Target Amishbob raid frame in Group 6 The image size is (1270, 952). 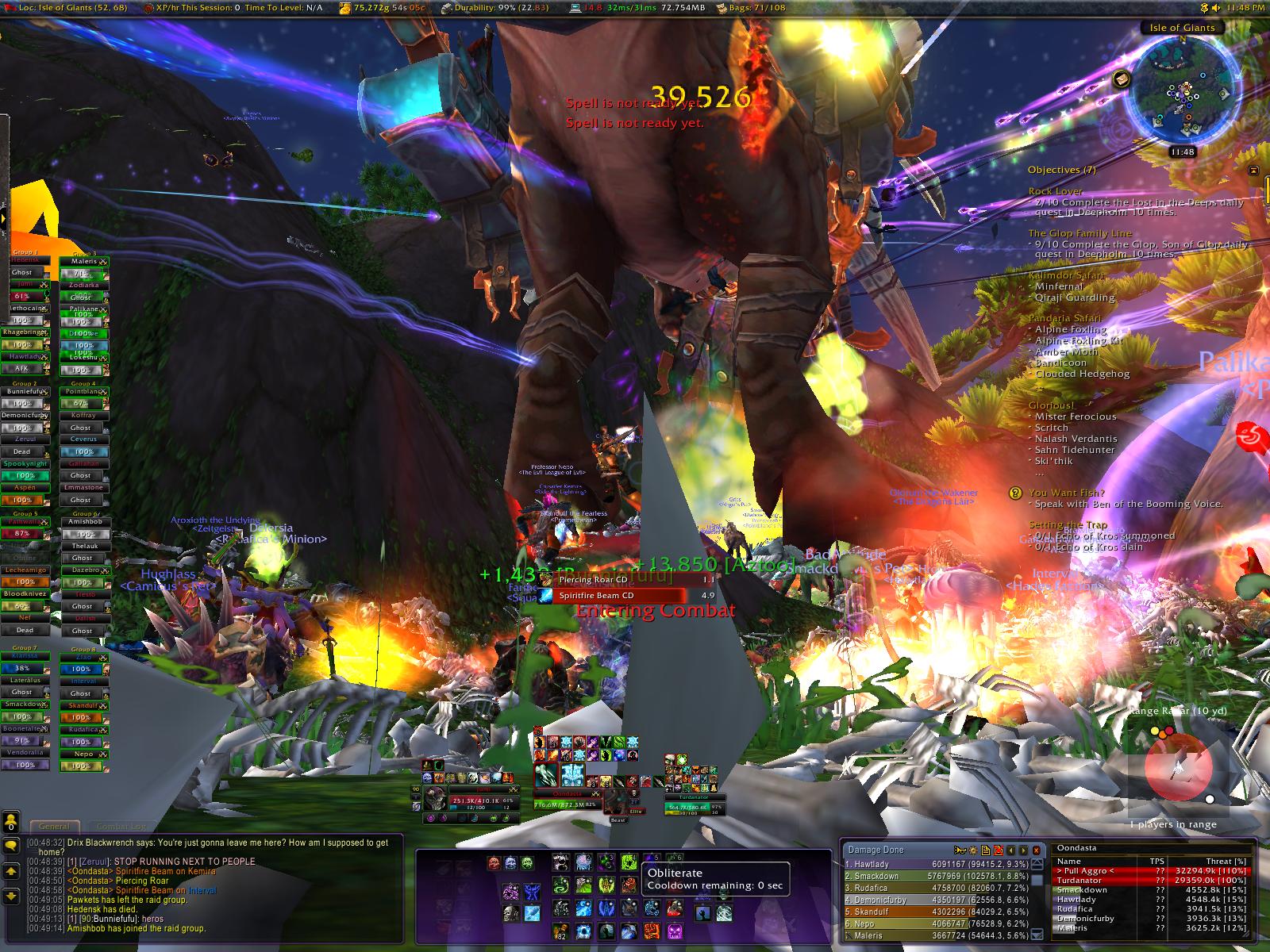click(84, 522)
